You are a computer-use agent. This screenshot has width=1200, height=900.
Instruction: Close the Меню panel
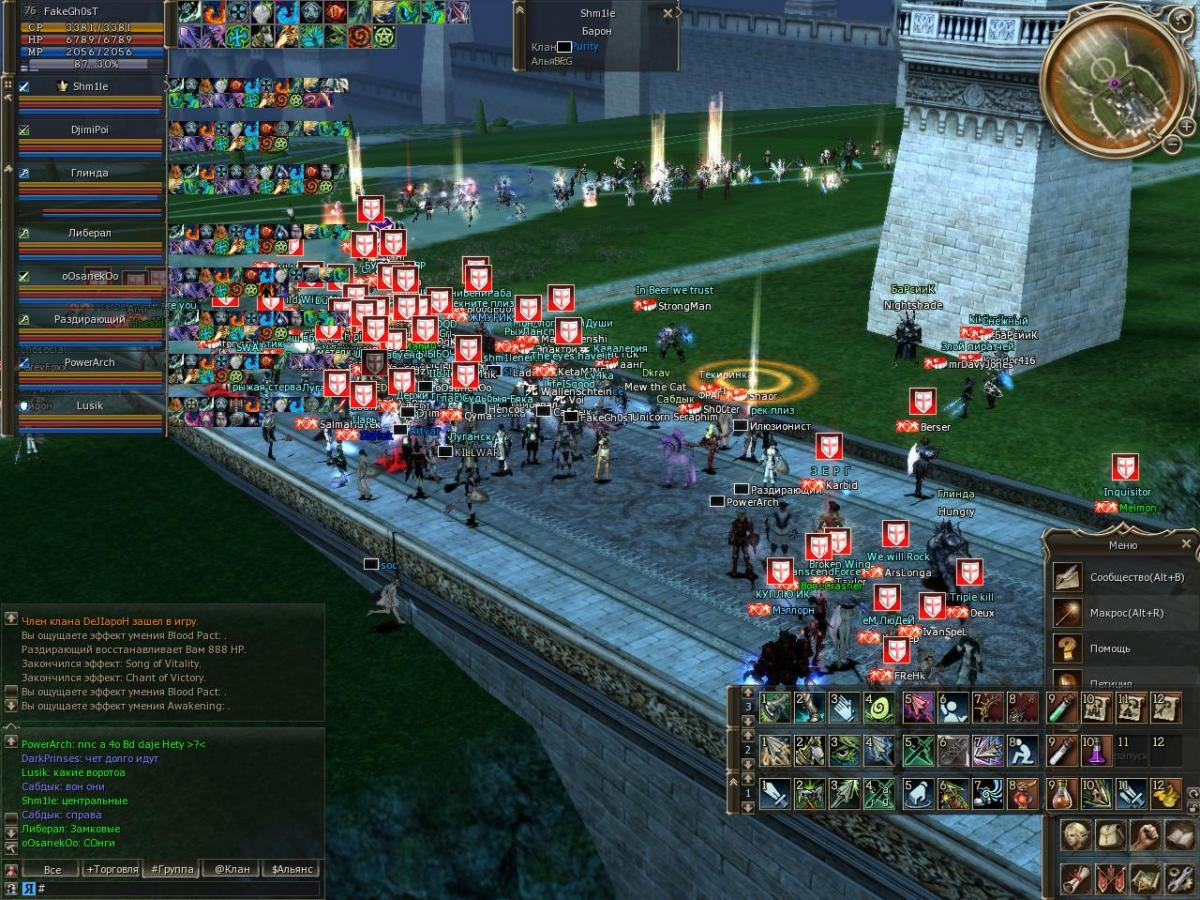pos(1186,544)
